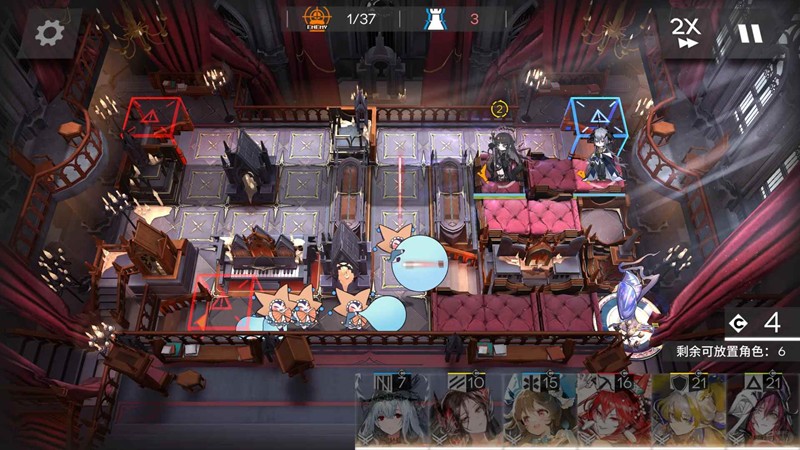Choose the blonde defender card costing 21

688,410
